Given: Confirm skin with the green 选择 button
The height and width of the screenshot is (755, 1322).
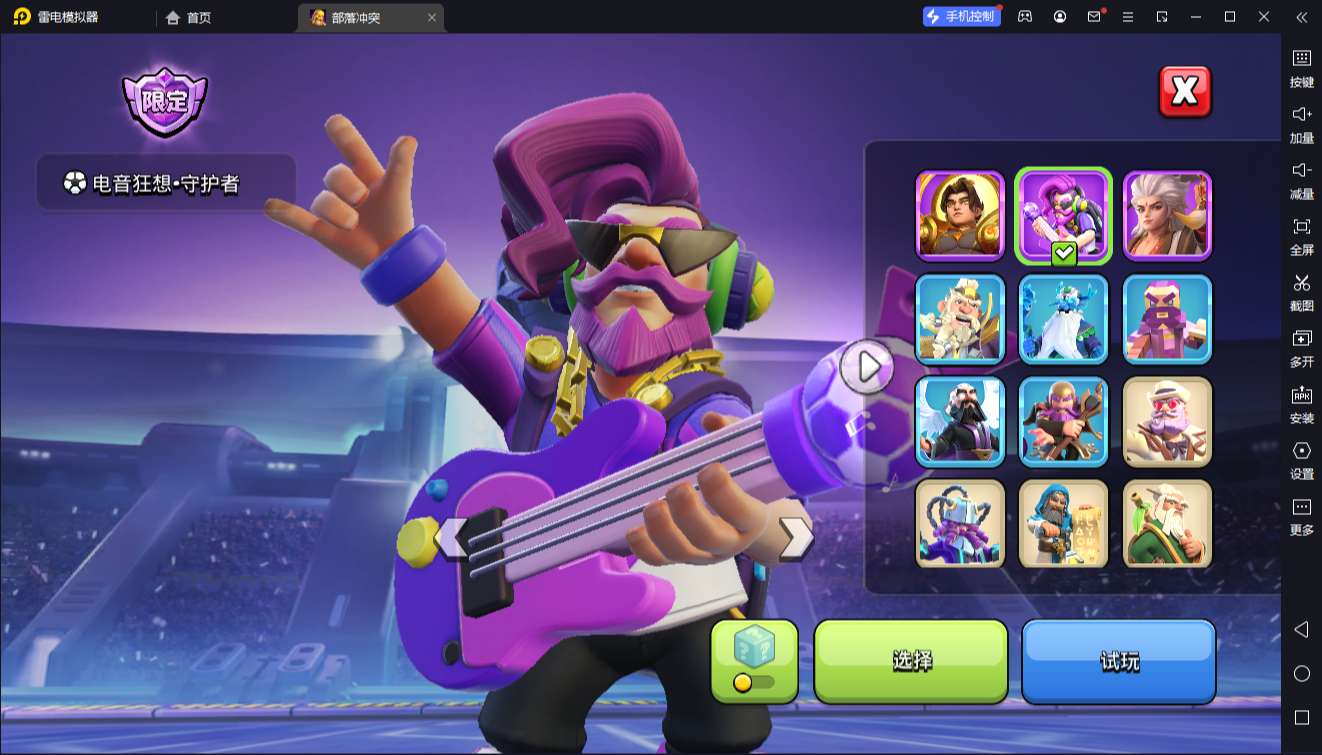Looking at the screenshot, I should point(911,661).
